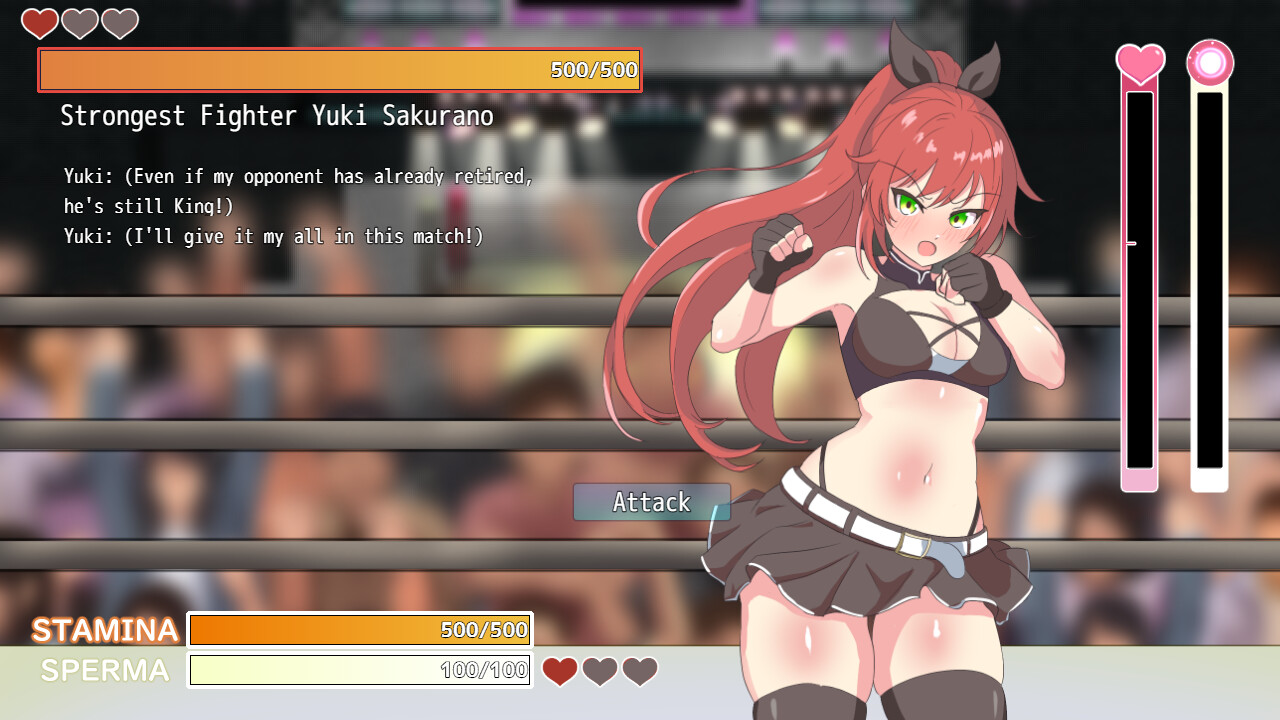The width and height of the screenshot is (1280, 720).
Task: Click the STAMINA bar showing 500/500
Action: [360, 630]
